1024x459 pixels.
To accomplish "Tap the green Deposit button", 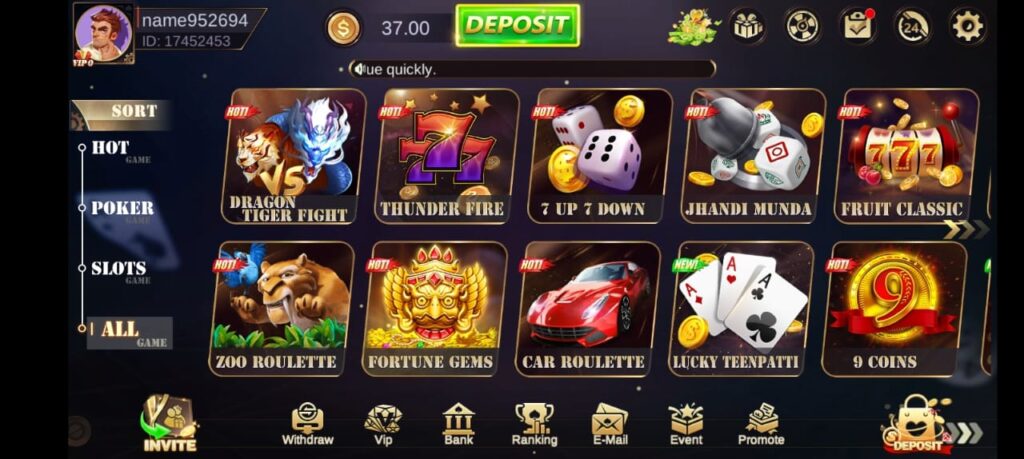I will (x=517, y=25).
